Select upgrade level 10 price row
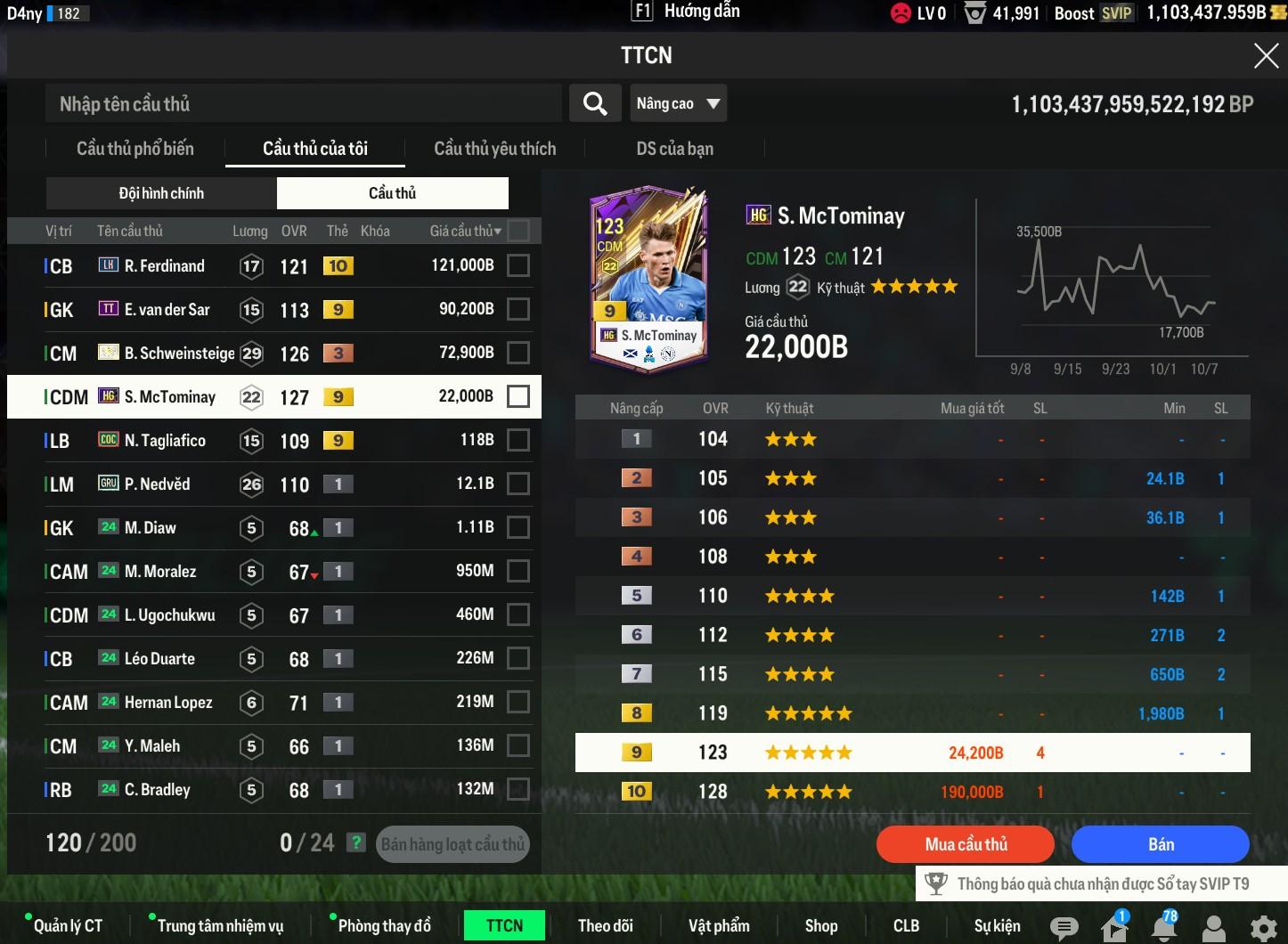The image size is (1288, 944). 912,792
